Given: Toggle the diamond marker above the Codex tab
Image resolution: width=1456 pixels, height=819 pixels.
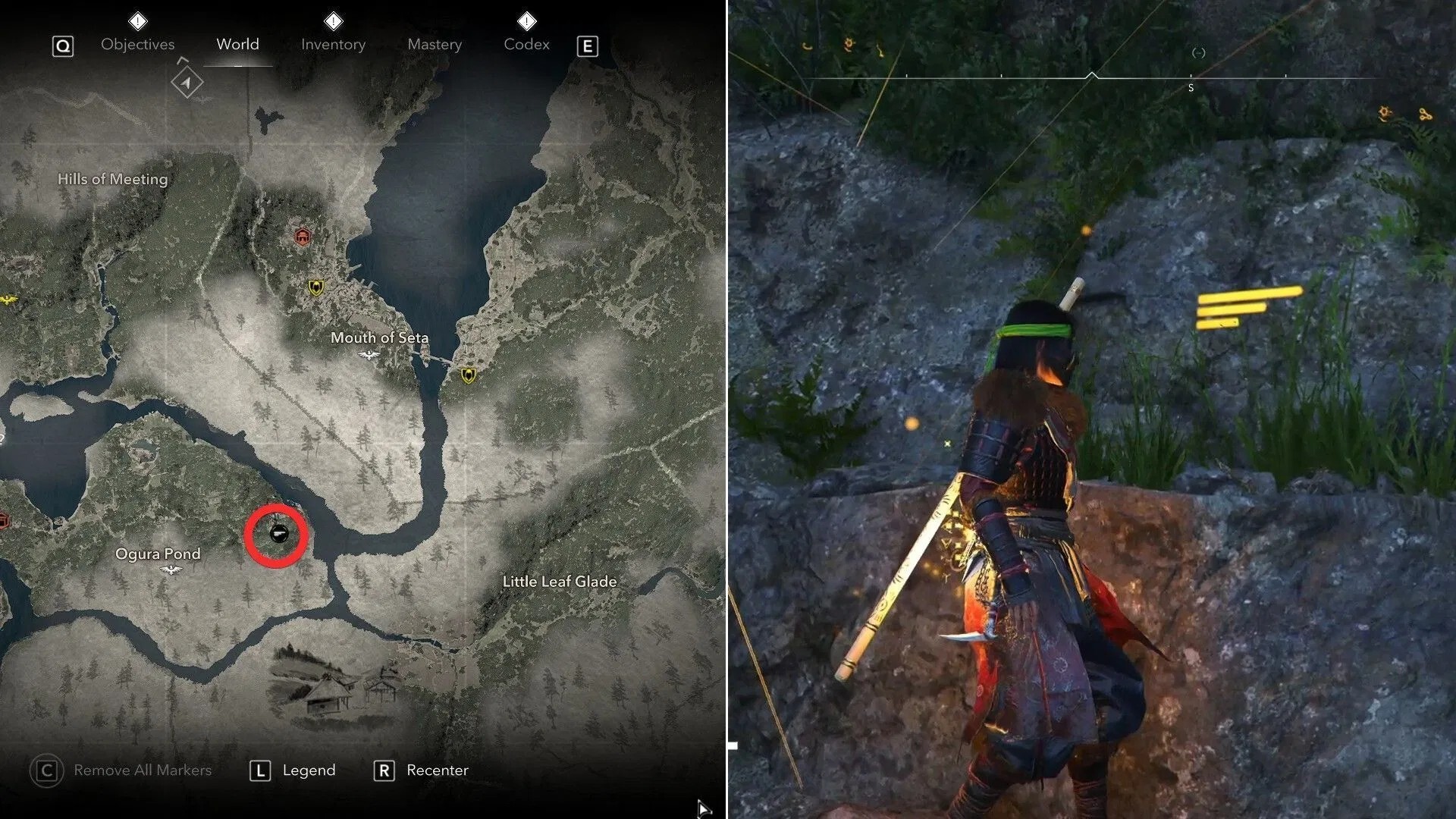Looking at the screenshot, I should 527,20.
